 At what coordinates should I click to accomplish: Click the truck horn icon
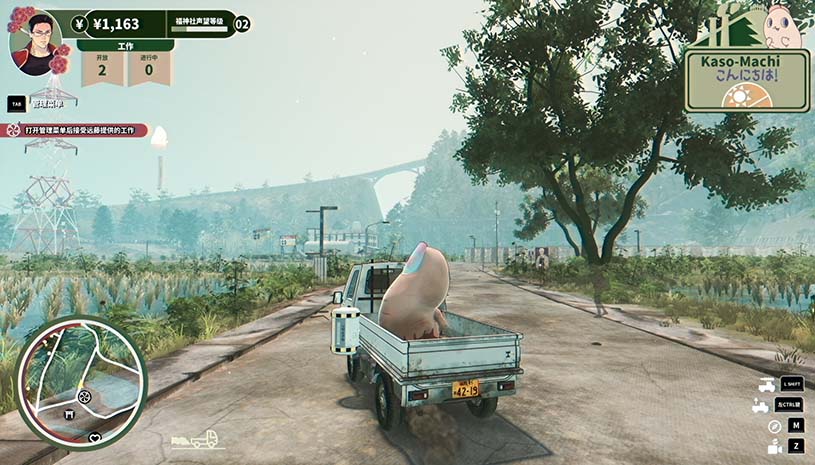pos(765,384)
